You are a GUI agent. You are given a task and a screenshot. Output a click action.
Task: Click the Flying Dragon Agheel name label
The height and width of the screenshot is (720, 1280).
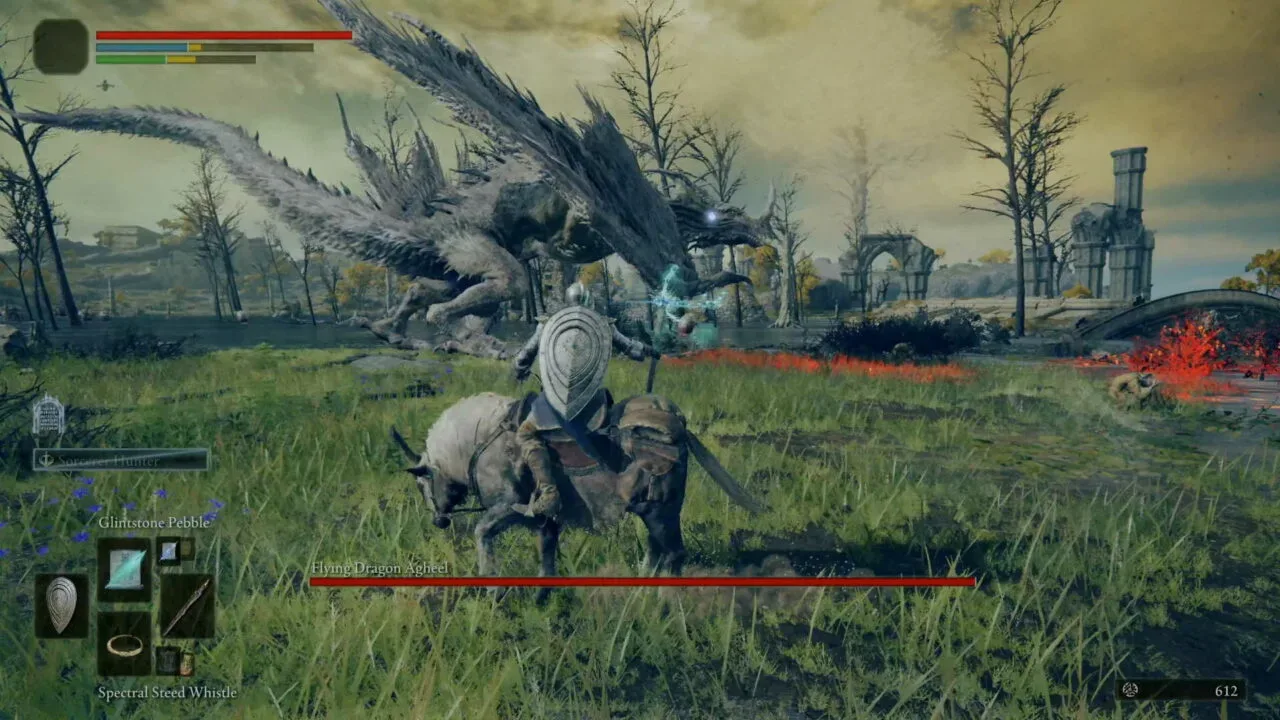pyautogui.click(x=380, y=566)
